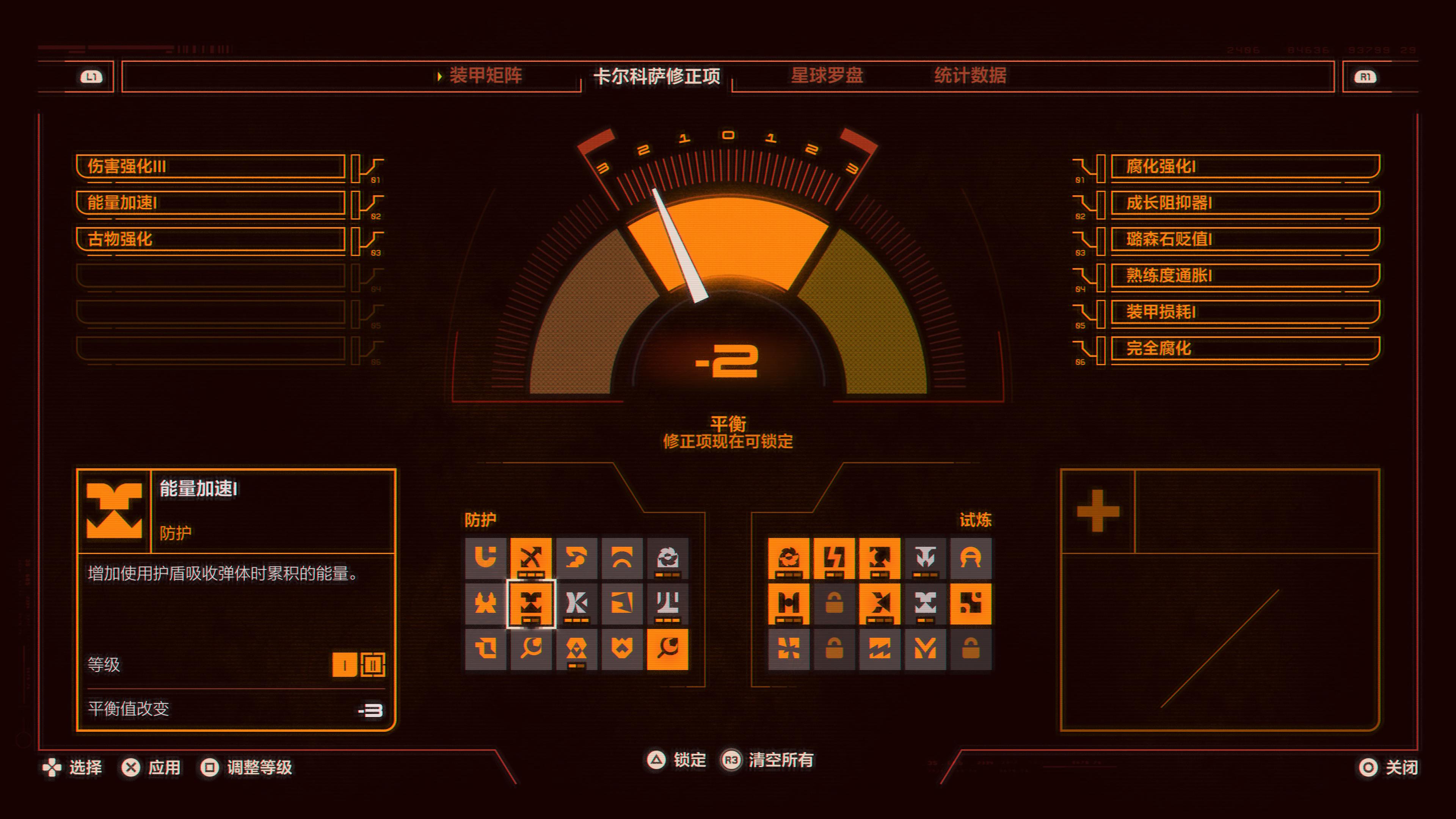Select the 伤害强化III modifier row
The width and height of the screenshot is (1456, 819).
(210, 166)
